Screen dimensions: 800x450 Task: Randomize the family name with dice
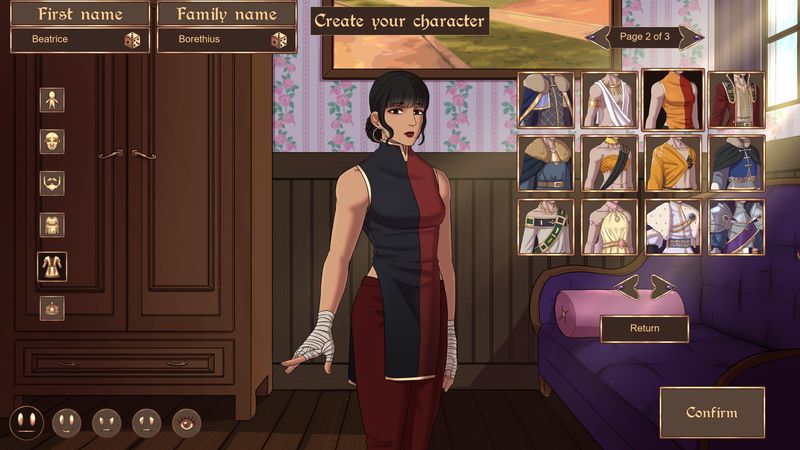[x=279, y=40]
